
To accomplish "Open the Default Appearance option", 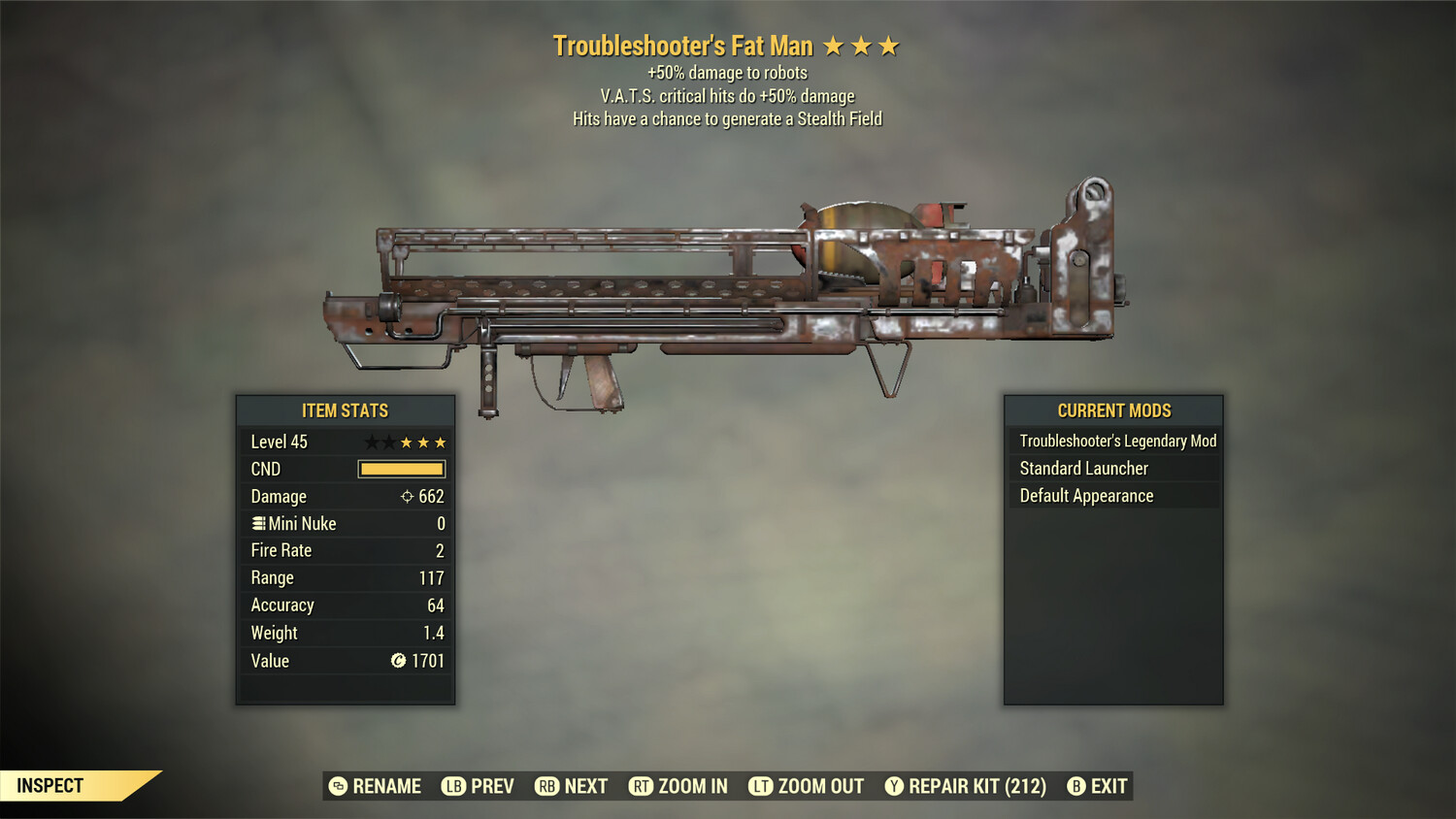I will tap(1086, 495).
